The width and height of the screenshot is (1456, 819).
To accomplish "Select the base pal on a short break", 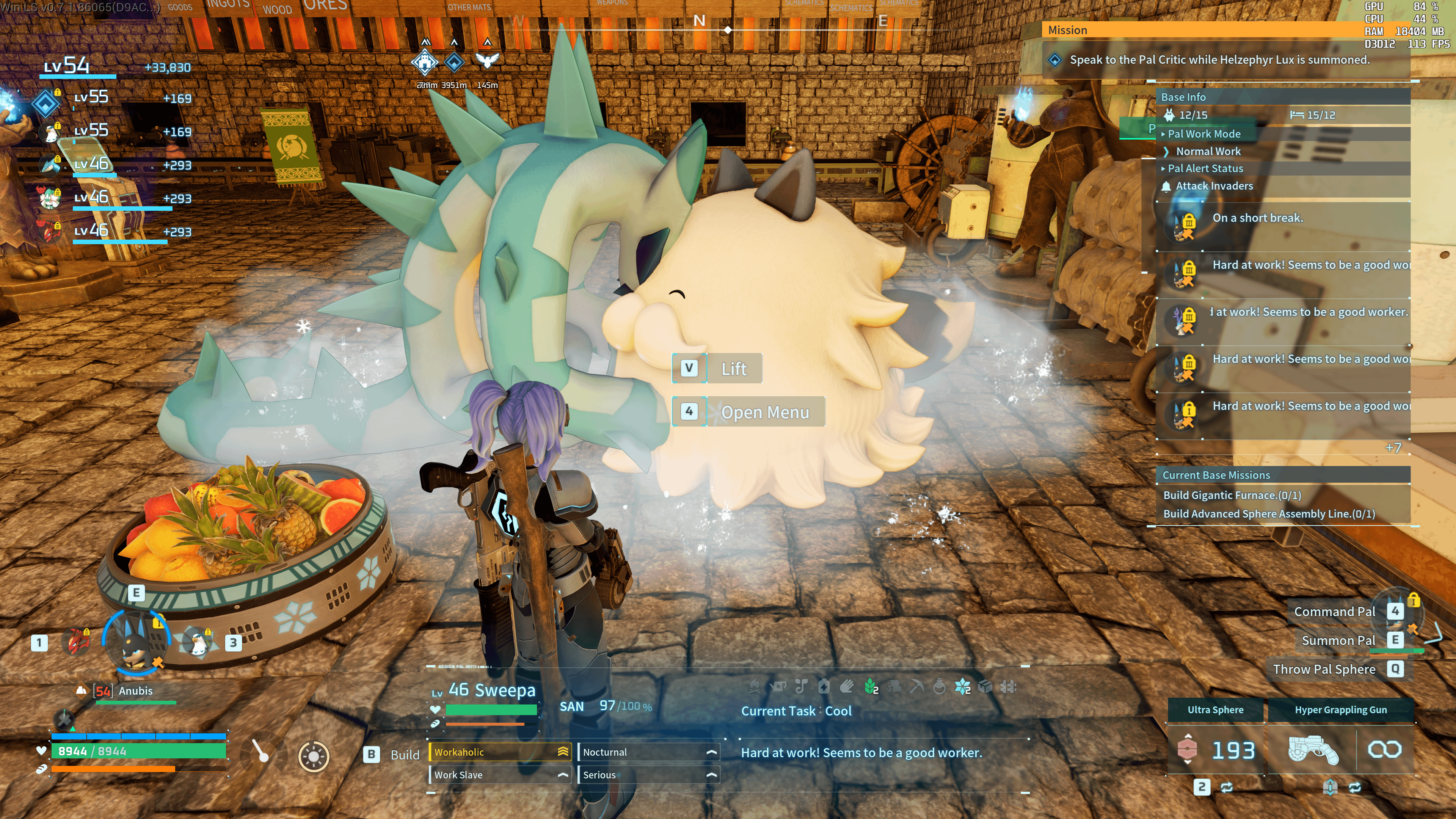I will click(1257, 218).
